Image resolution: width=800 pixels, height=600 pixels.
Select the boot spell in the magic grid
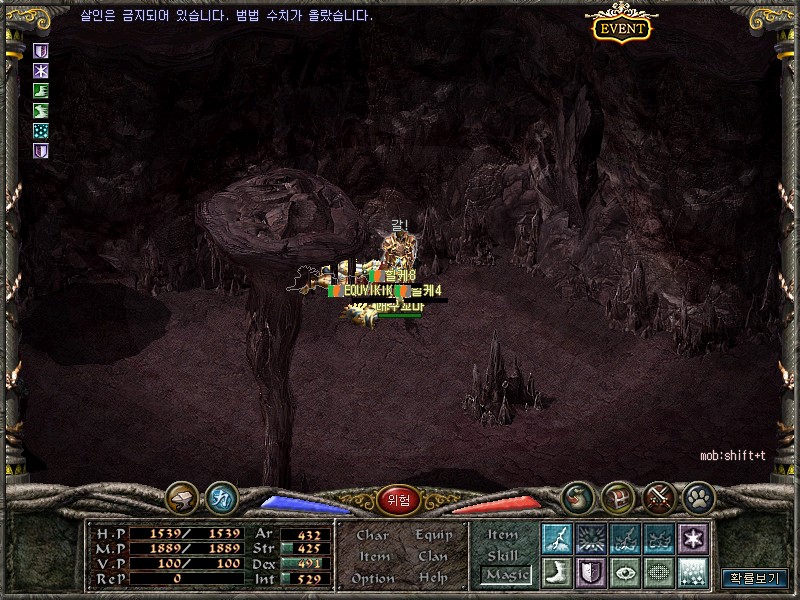click(x=556, y=573)
